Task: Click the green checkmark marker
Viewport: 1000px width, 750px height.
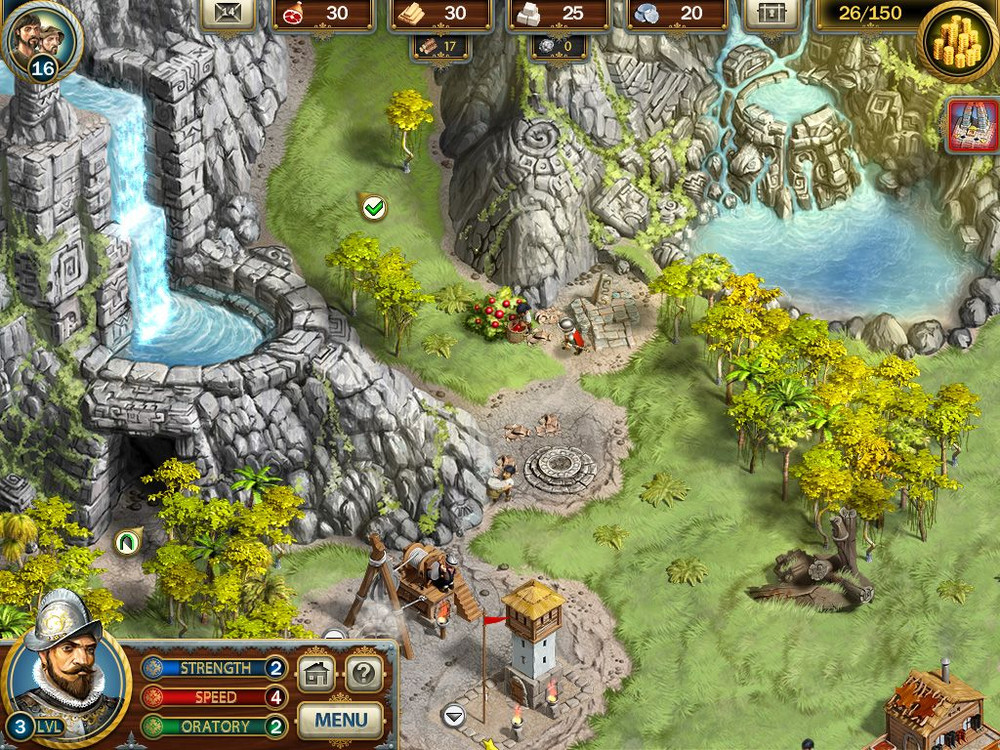Action: pyautogui.click(x=374, y=207)
